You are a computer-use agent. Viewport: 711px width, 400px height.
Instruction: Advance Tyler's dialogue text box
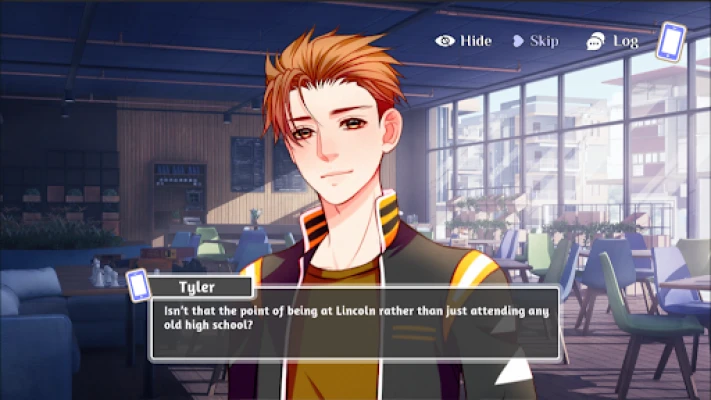354,324
